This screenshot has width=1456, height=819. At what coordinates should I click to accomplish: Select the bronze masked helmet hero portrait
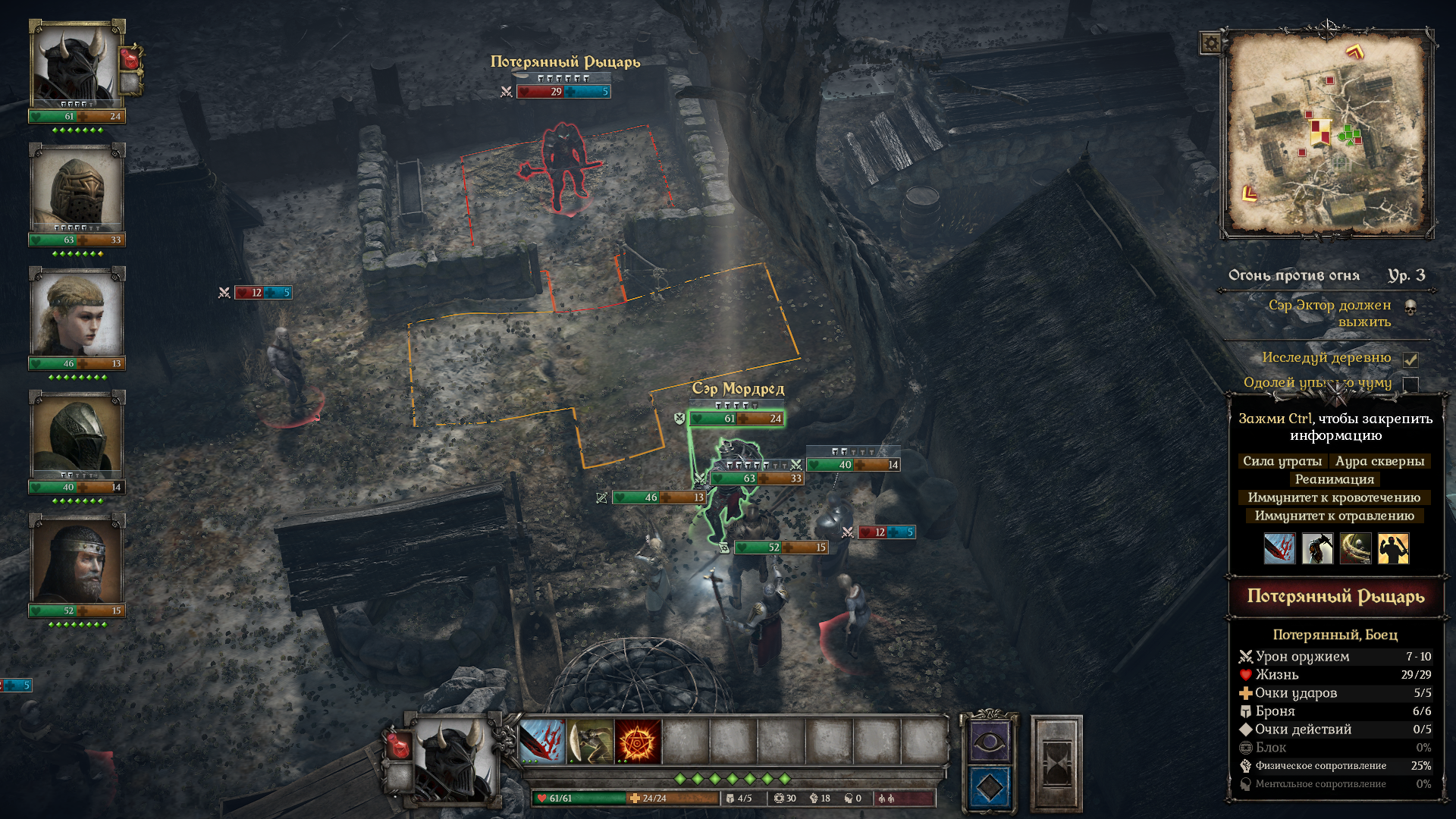point(76,190)
